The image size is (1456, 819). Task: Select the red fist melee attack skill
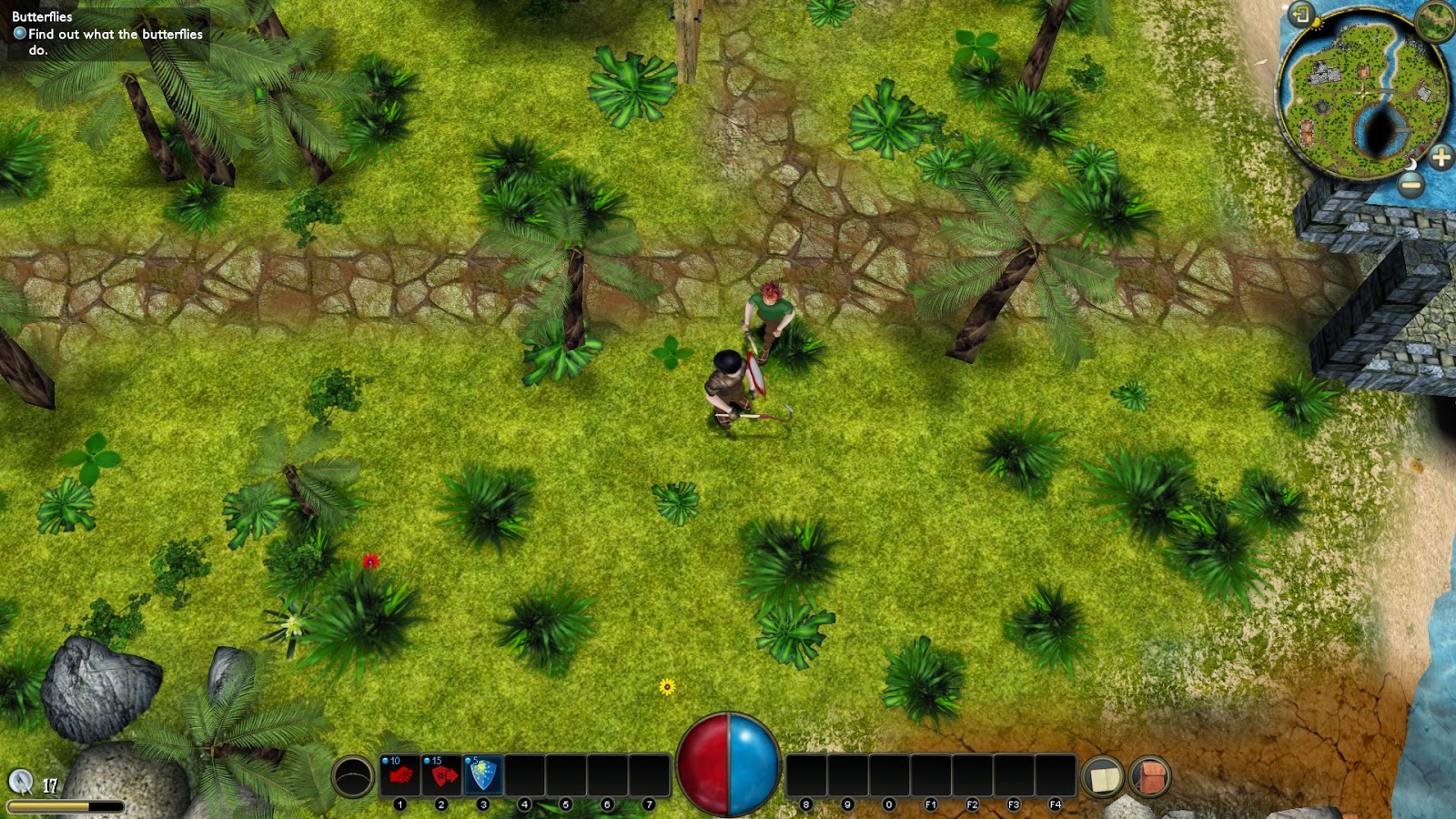(x=400, y=773)
